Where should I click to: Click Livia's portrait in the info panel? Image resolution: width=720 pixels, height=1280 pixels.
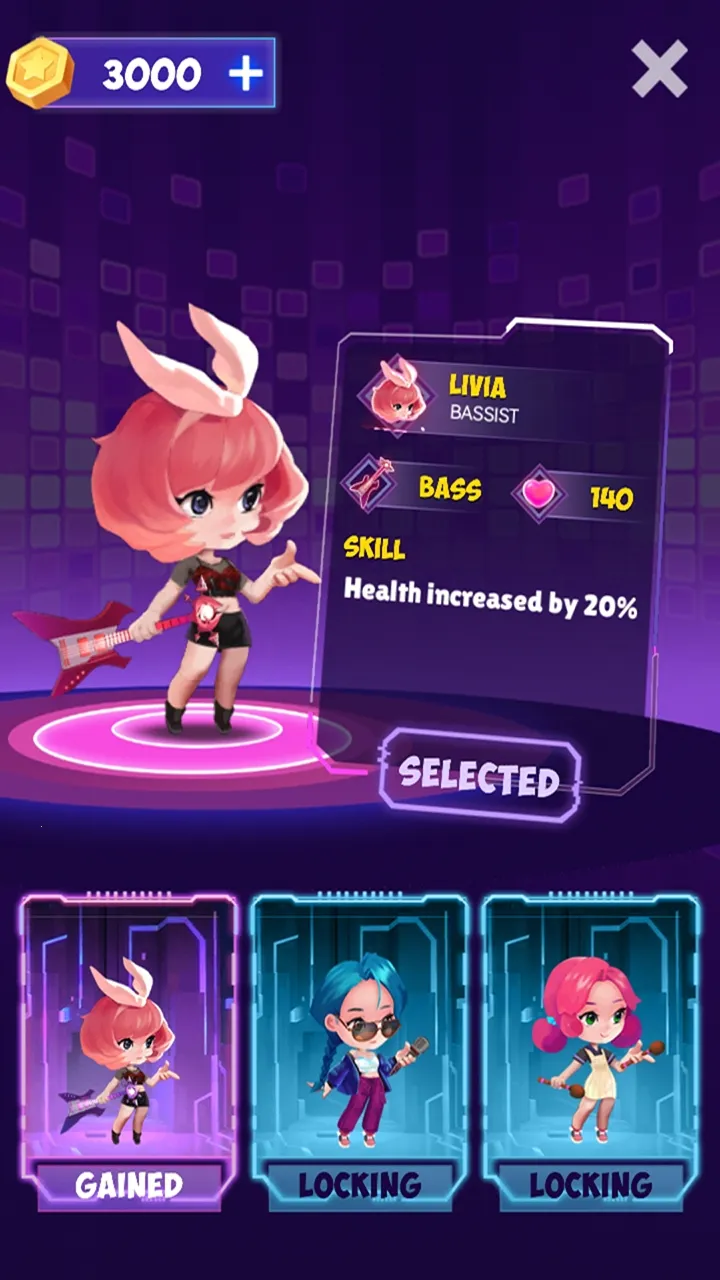point(395,394)
